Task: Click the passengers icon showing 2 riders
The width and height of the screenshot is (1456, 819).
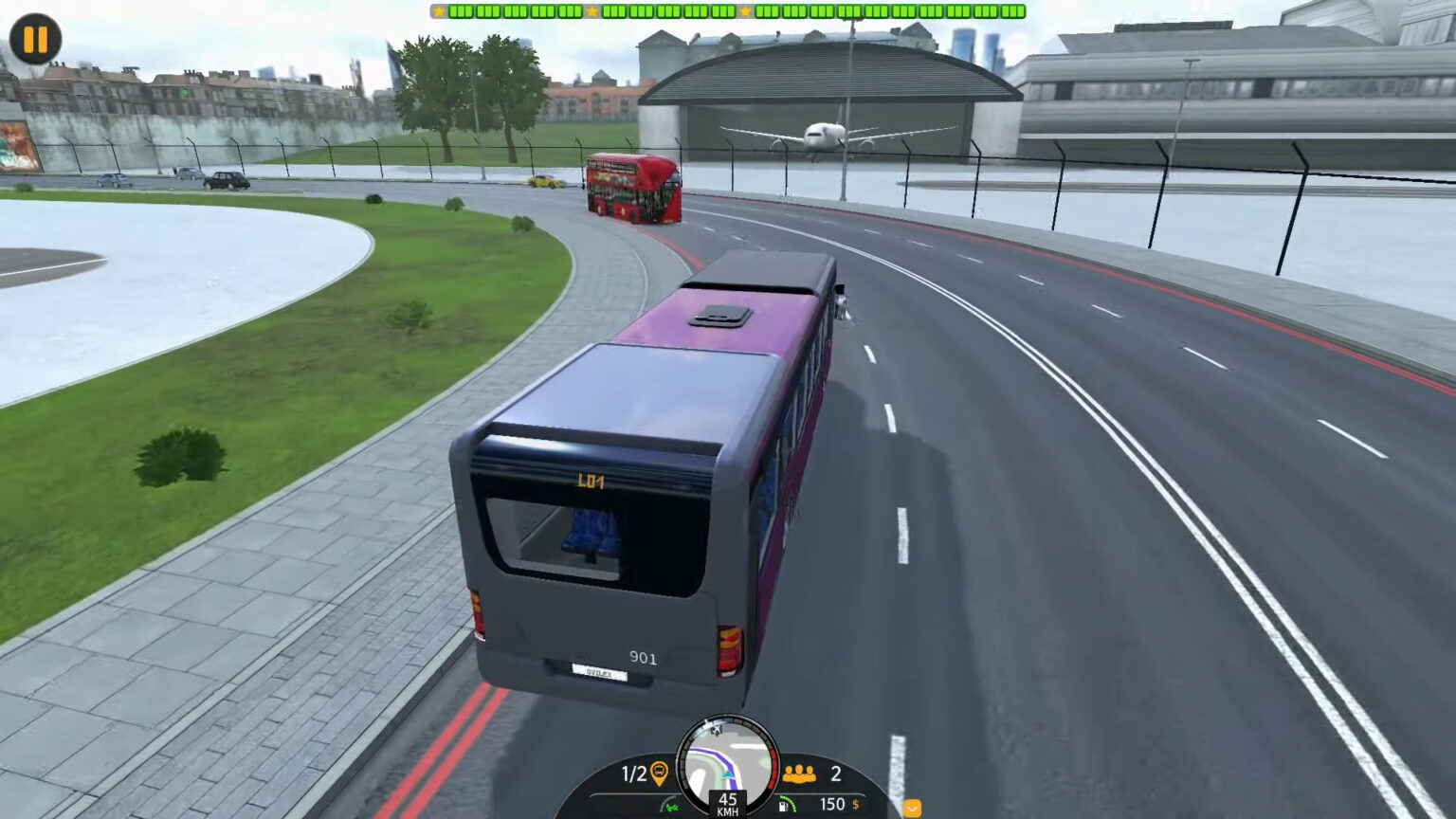Action: [x=800, y=773]
